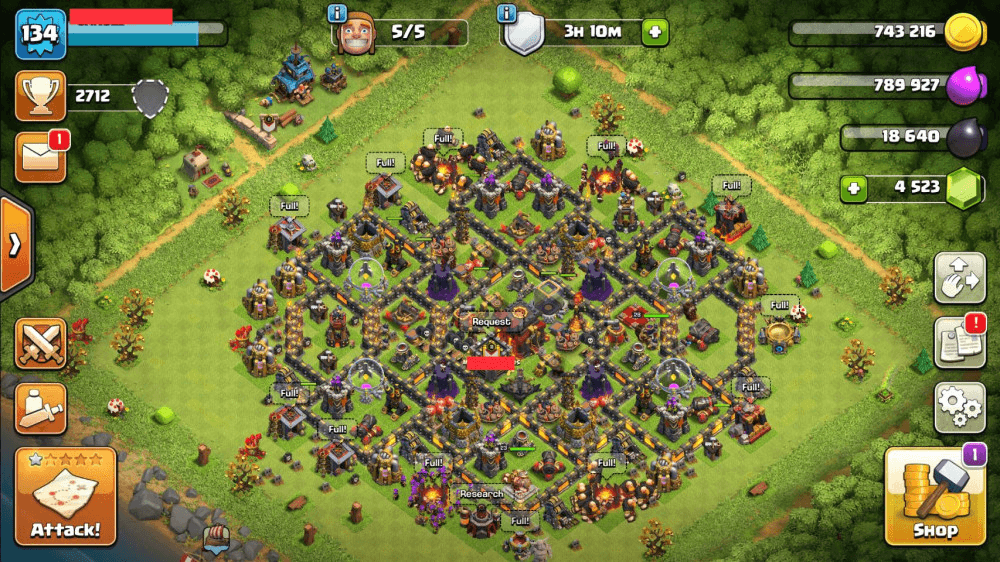Open the base layout editor button

pos(960,277)
